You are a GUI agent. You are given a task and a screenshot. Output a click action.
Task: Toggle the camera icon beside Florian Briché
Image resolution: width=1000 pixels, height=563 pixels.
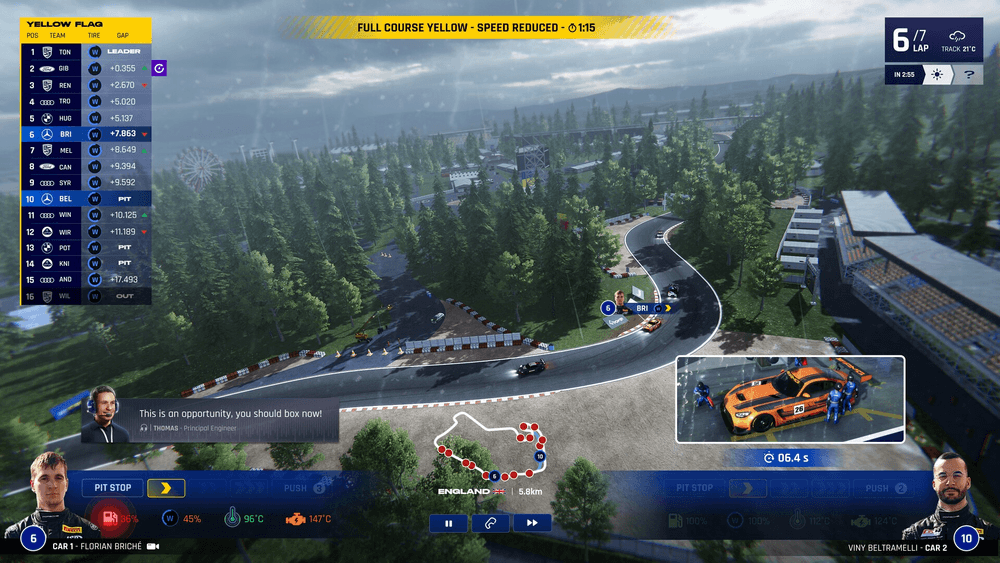(x=153, y=547)
